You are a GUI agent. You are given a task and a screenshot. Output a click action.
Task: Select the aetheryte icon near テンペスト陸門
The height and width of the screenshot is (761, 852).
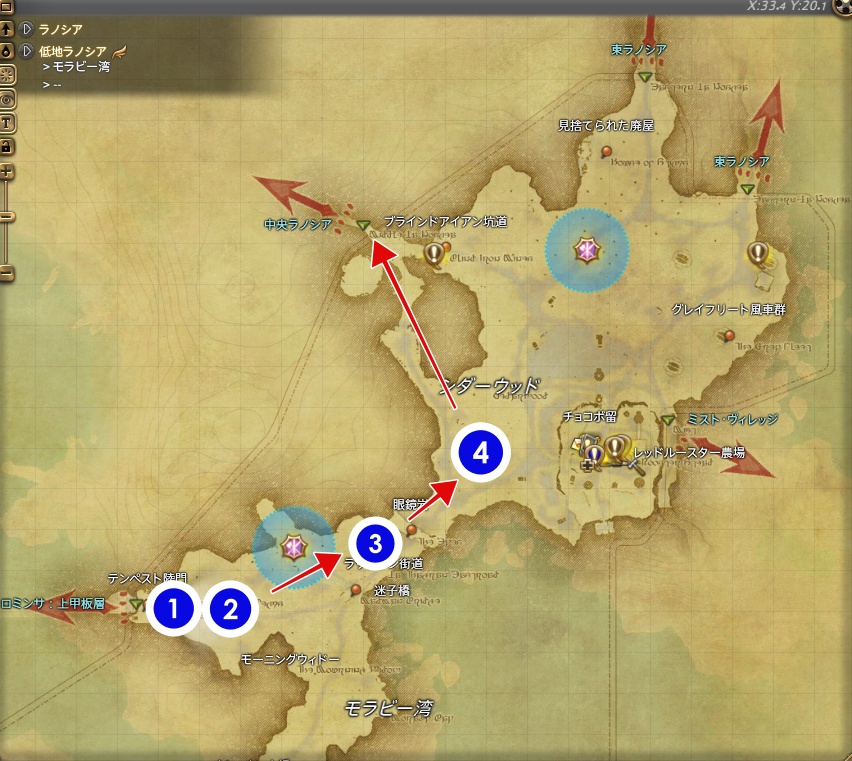click(x=293, y=546)
